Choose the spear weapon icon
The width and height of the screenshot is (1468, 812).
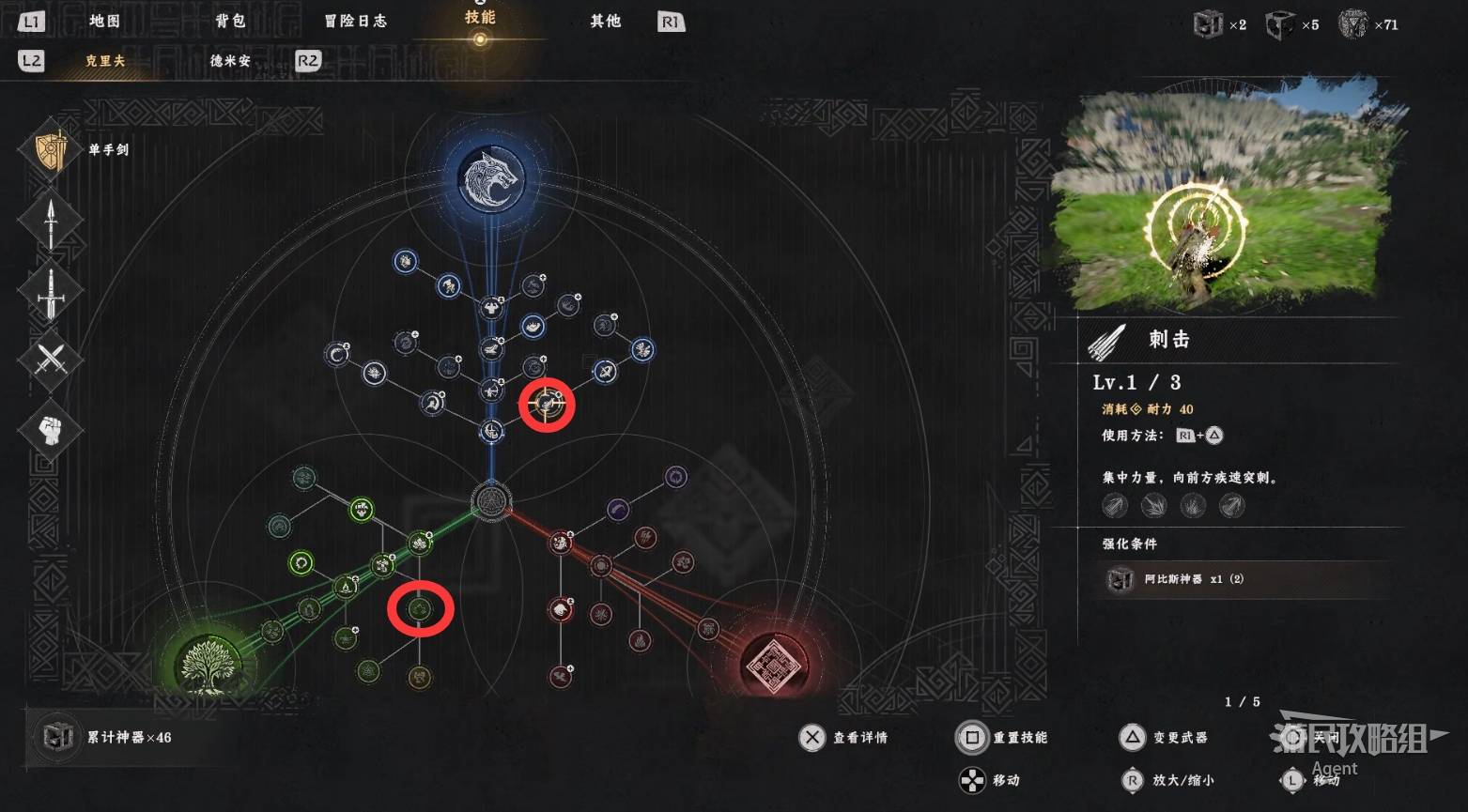coord(51,221)
